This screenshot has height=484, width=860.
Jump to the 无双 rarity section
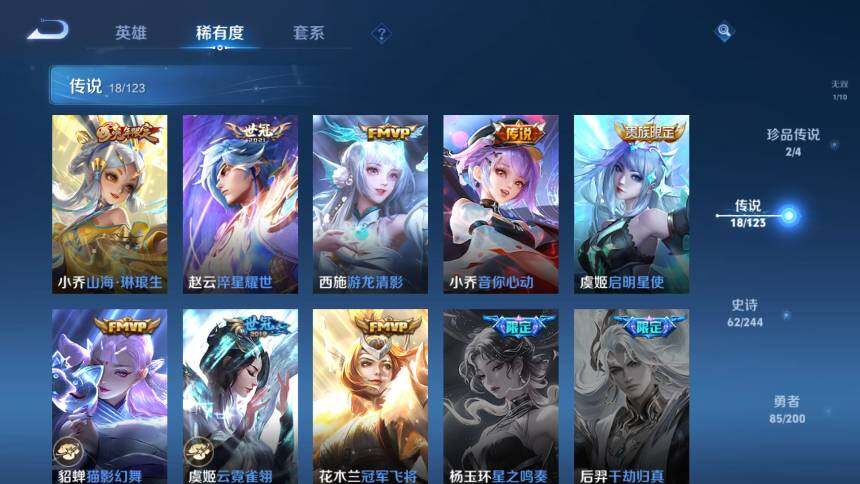(839, 90)
